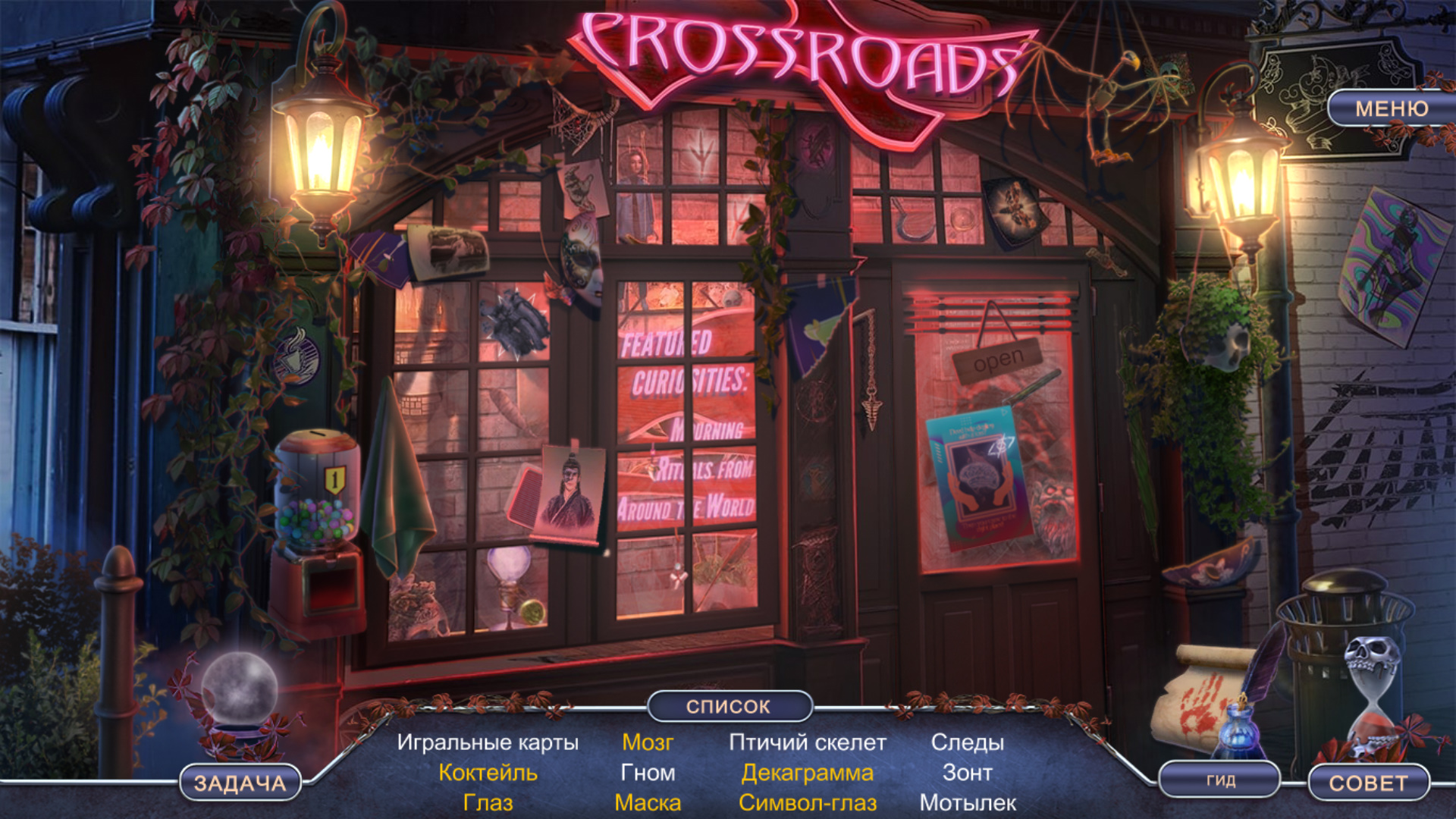Click the crystal ball above ЗАДАЧА
The height and width of the screenshot is (819, 1456).
point(239,692)
